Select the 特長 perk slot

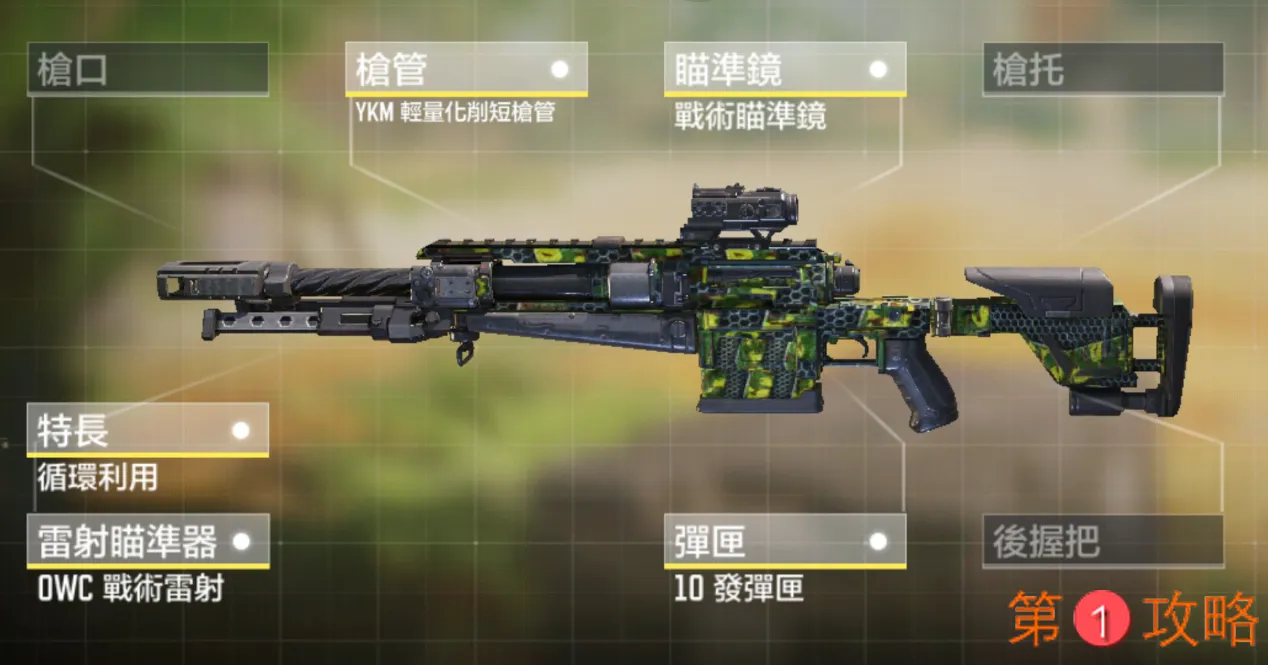coord(148,430)
